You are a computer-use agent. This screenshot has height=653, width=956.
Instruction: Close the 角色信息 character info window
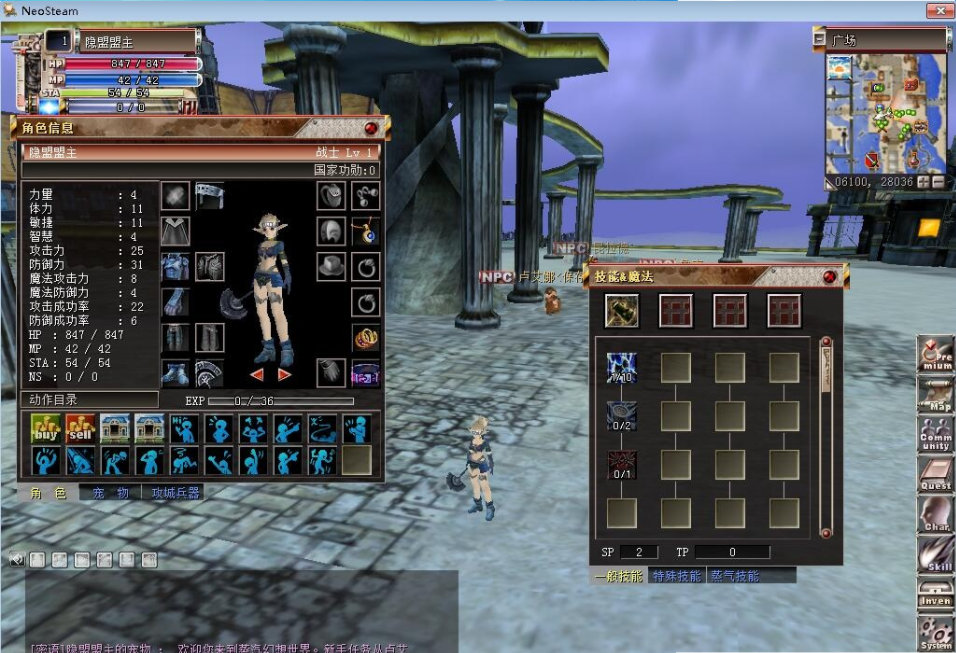tap(371, 128)
